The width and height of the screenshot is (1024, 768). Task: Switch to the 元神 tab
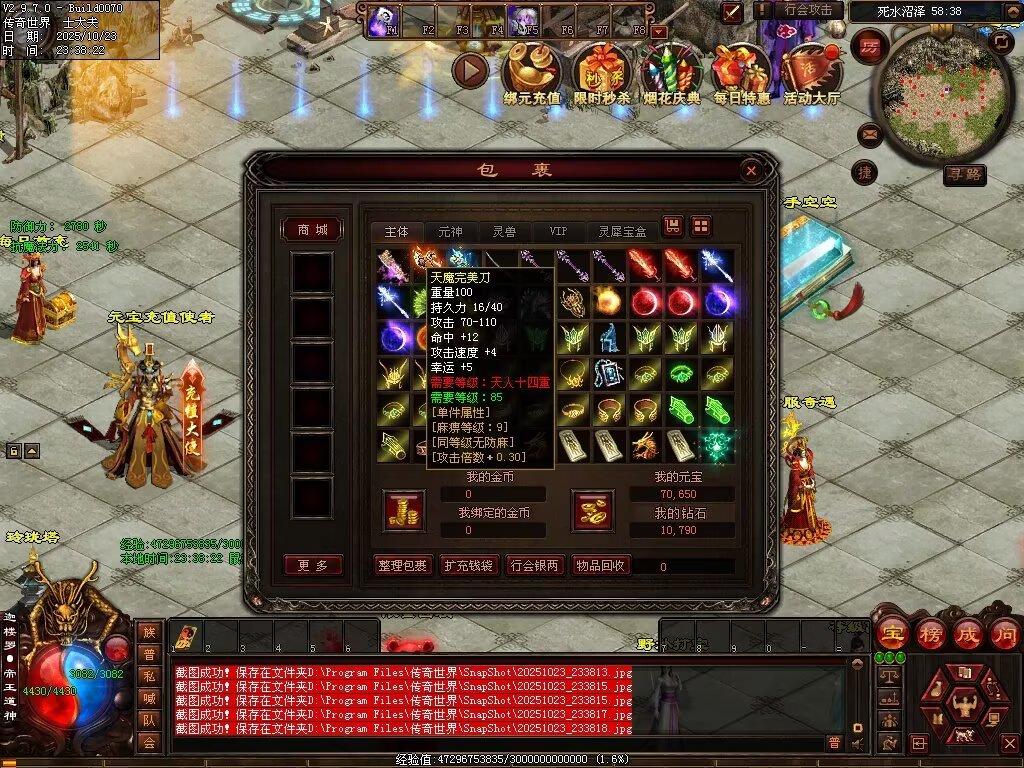click(450, 231)
